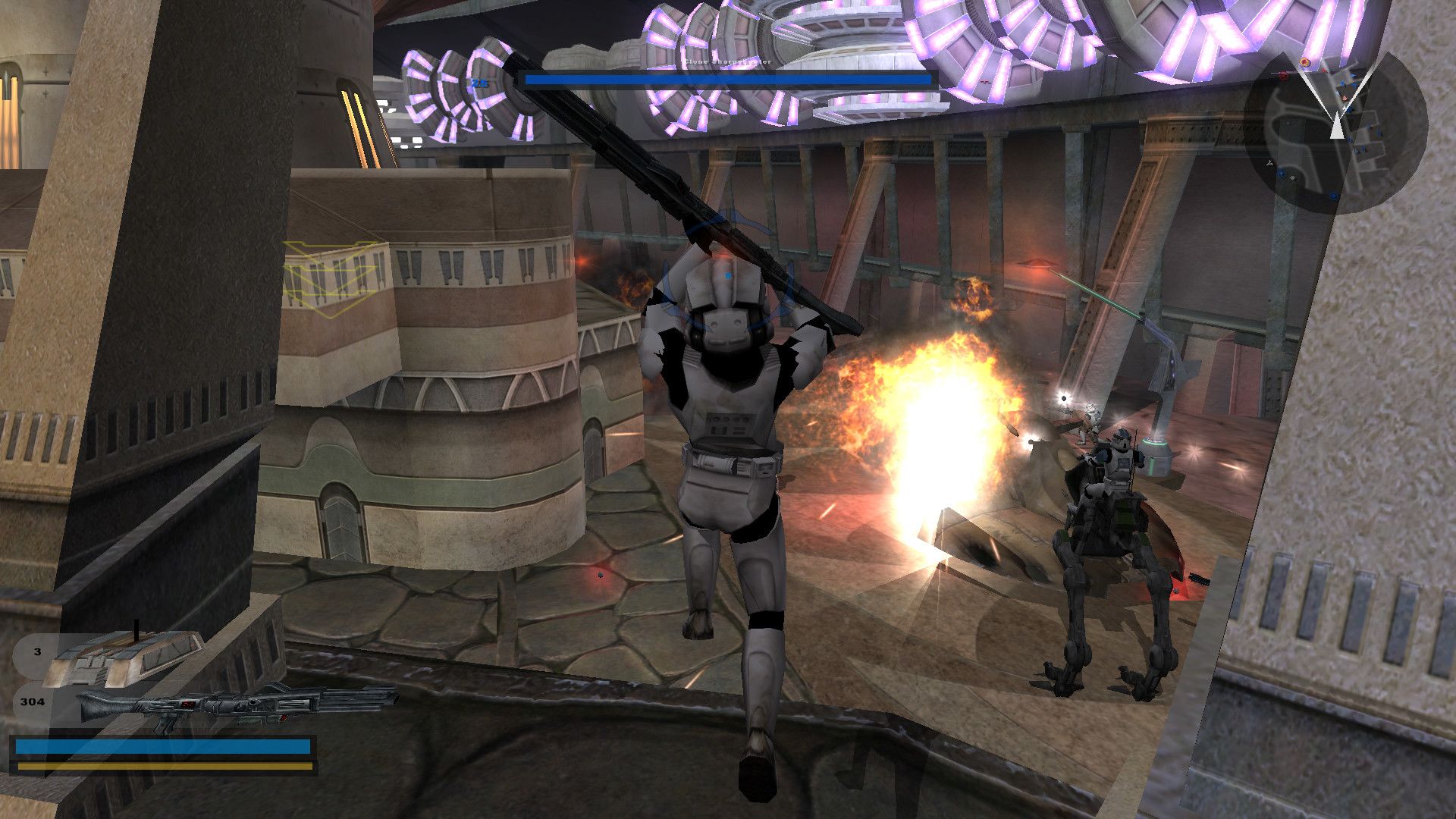Click the circular minimap radar
1456x819 pixels.
click(x=1336, y=131)
